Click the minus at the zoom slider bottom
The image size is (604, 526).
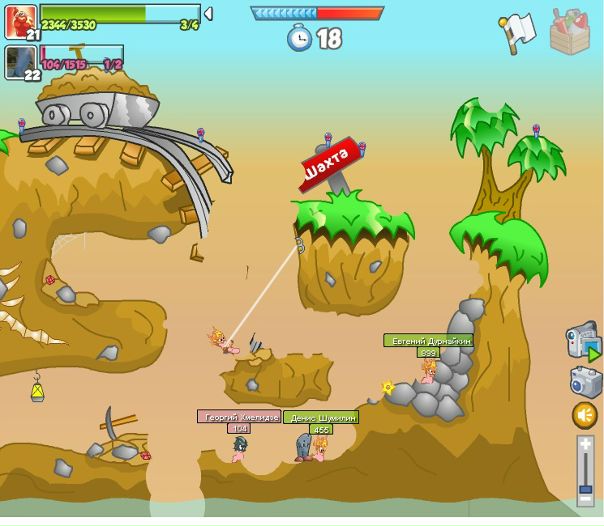pyautogui.click(x=585, y=499)
